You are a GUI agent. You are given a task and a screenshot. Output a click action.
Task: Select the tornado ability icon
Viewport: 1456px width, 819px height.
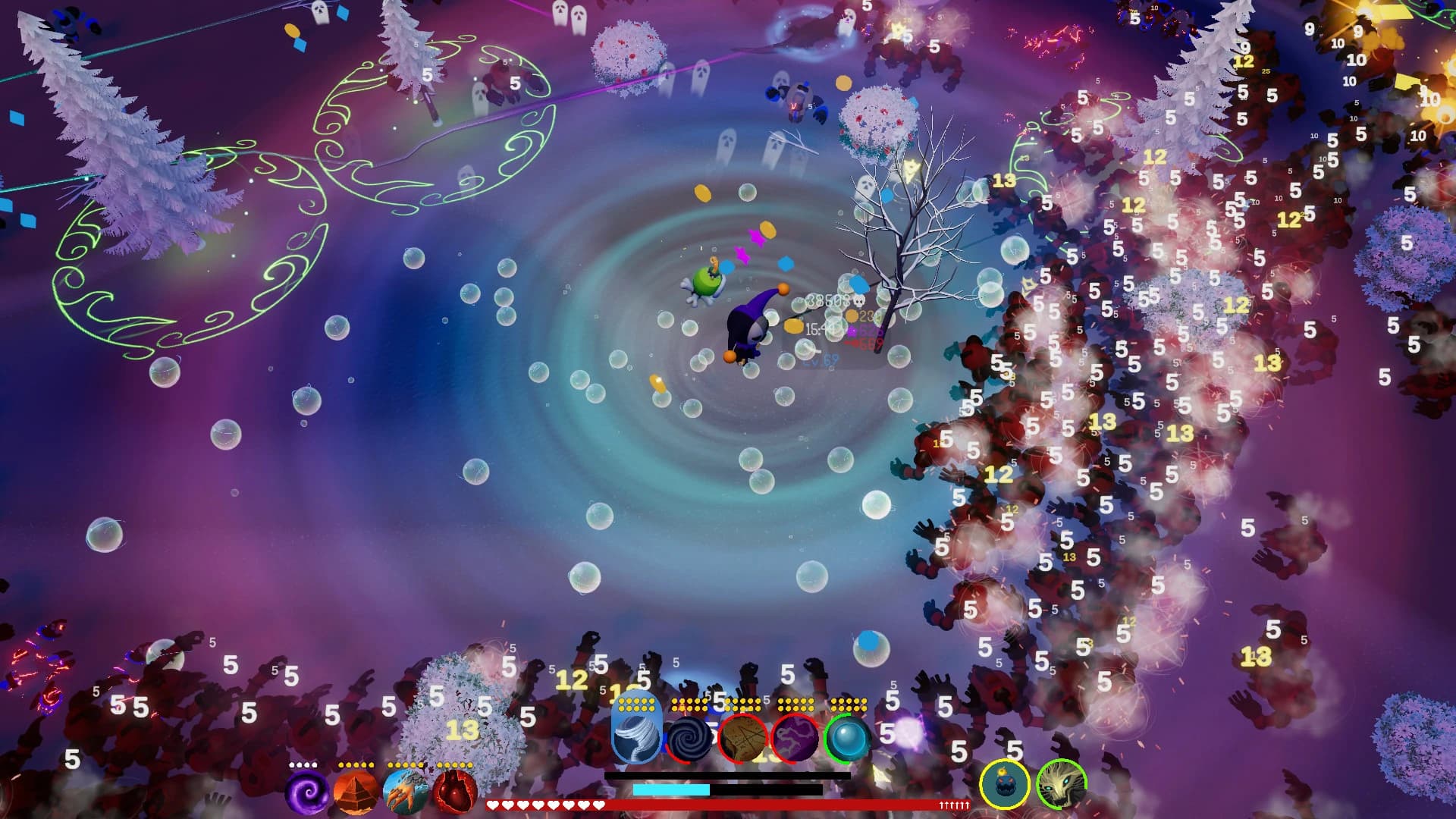pos(635,736)
